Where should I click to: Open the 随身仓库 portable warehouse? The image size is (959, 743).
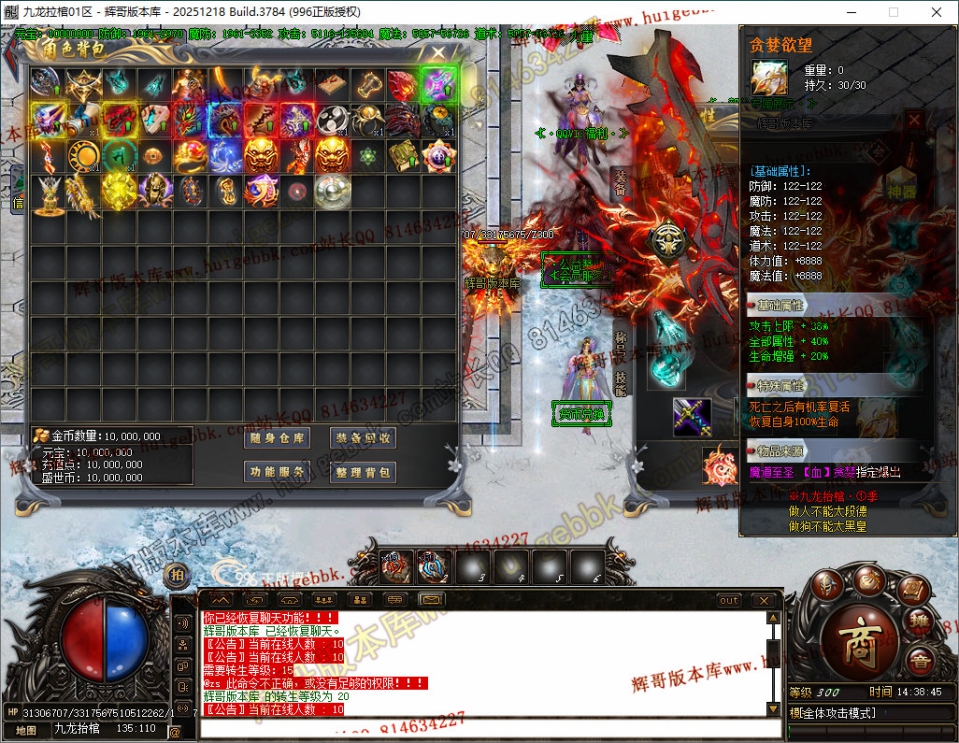click(278, 438)
